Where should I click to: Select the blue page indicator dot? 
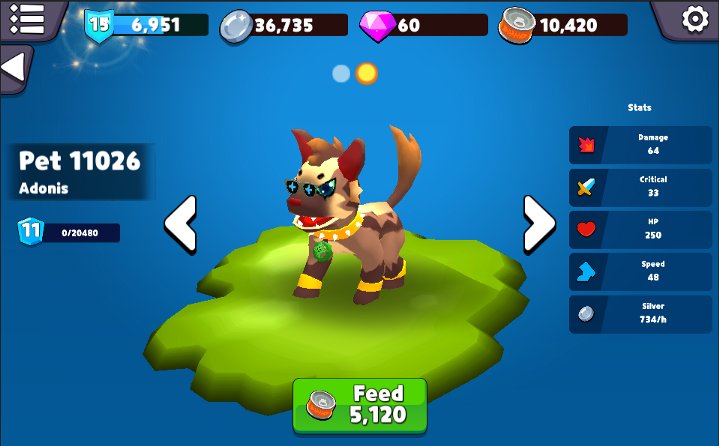click(x=341, y=73)
